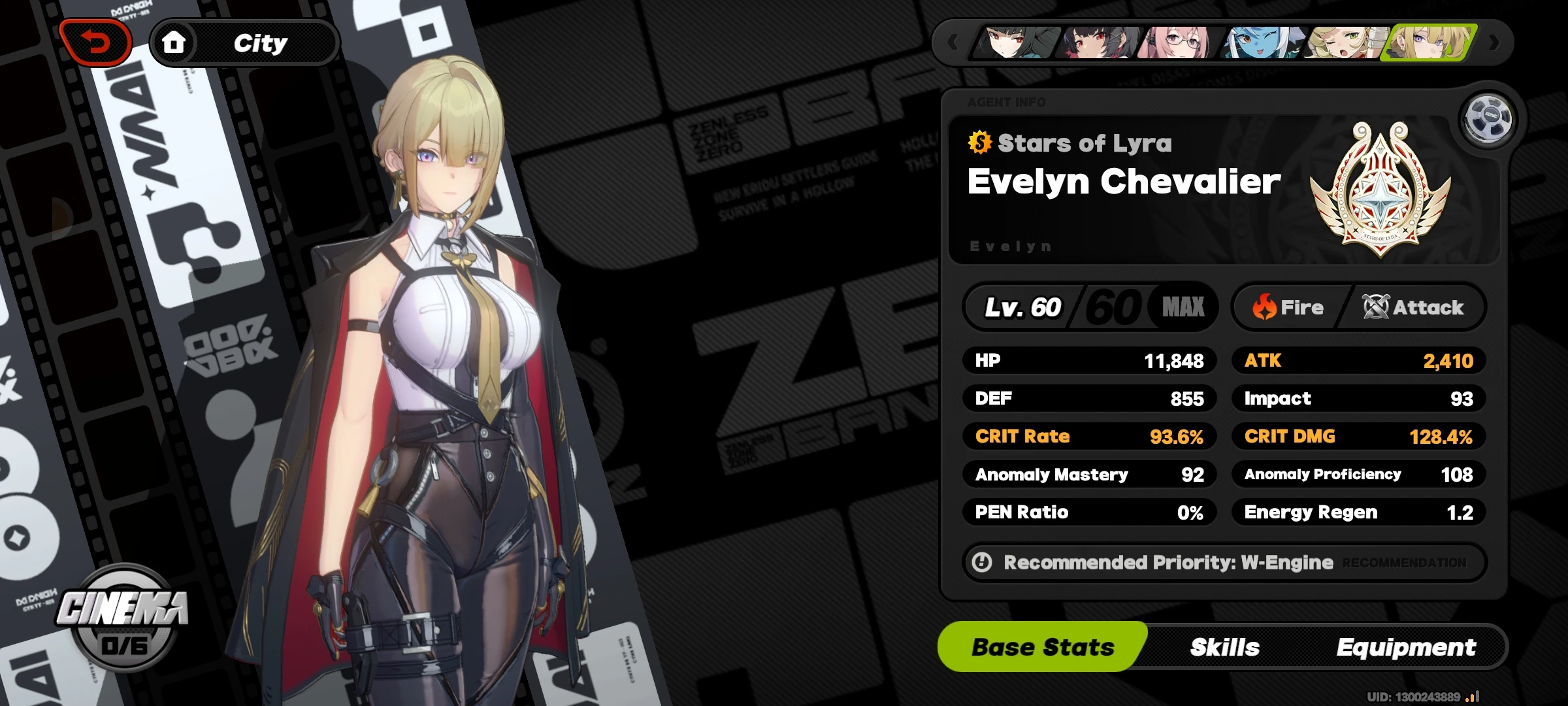Click the Lv. 60 MAX level bar
The height and width of the screenshot is (706, 1568).
click(1091, 306)
